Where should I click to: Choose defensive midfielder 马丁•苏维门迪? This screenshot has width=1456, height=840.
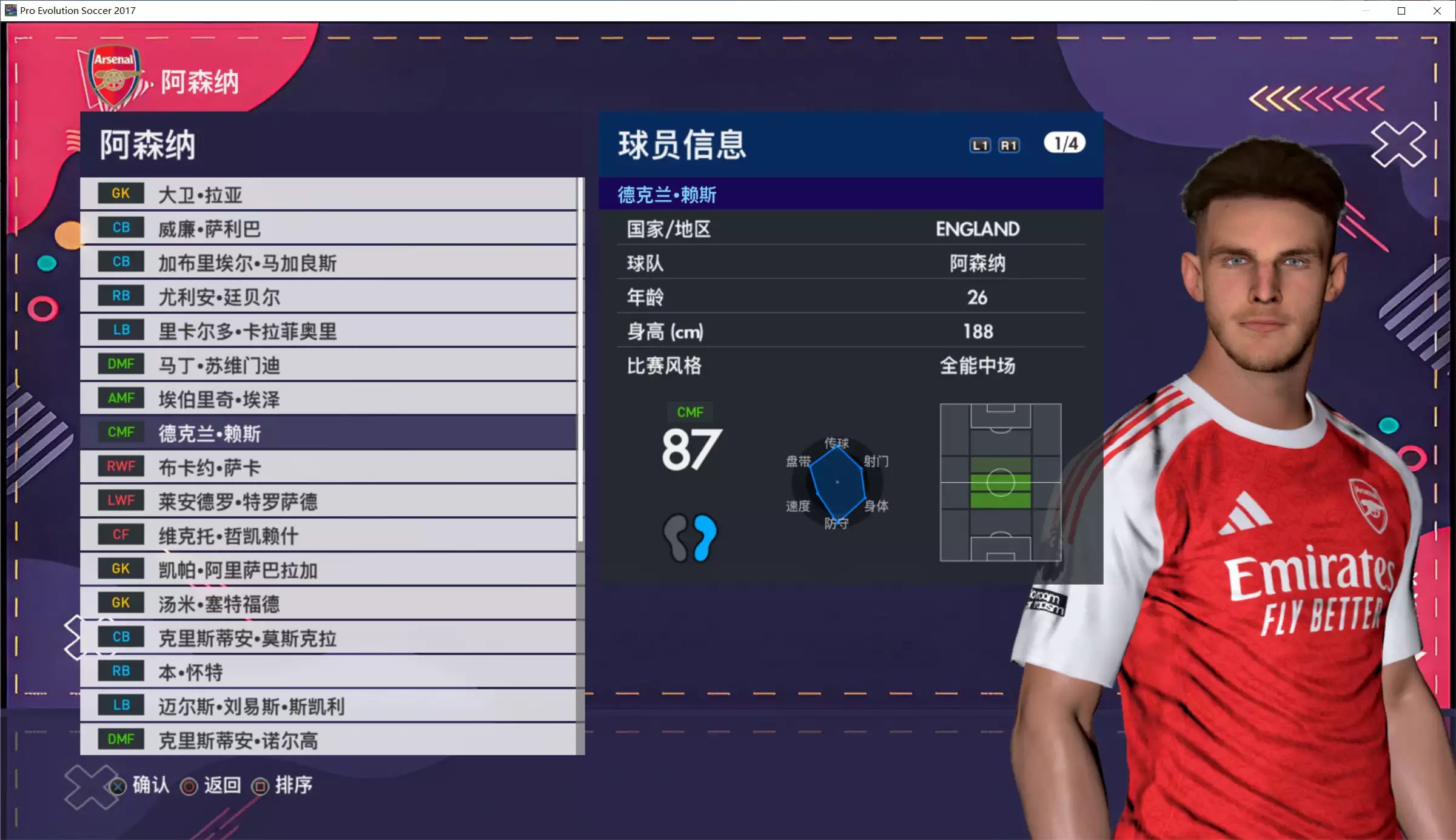[x=327, y=365]
